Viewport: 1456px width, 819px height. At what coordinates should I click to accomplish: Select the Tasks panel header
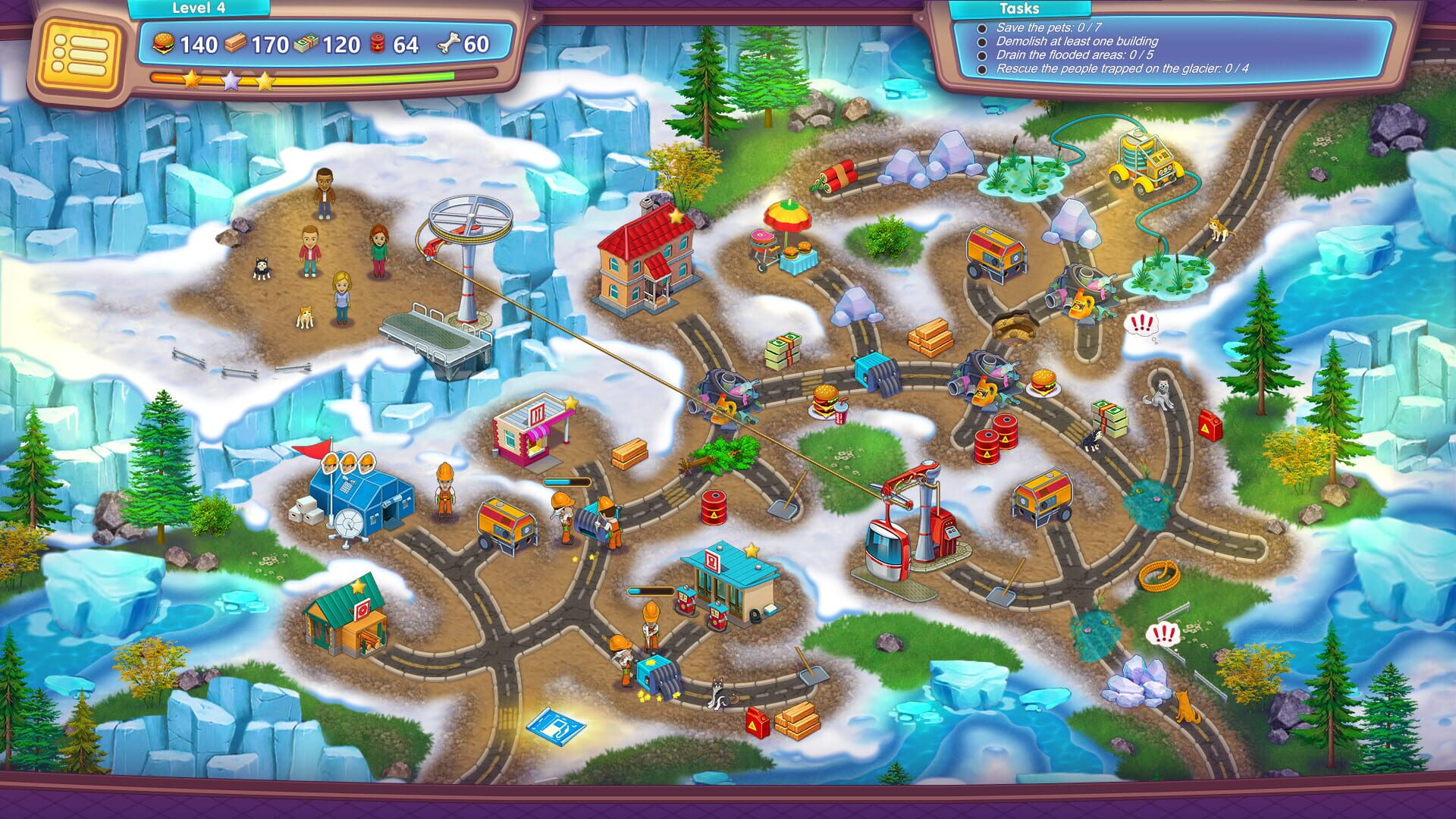(x=1020, y=9)
